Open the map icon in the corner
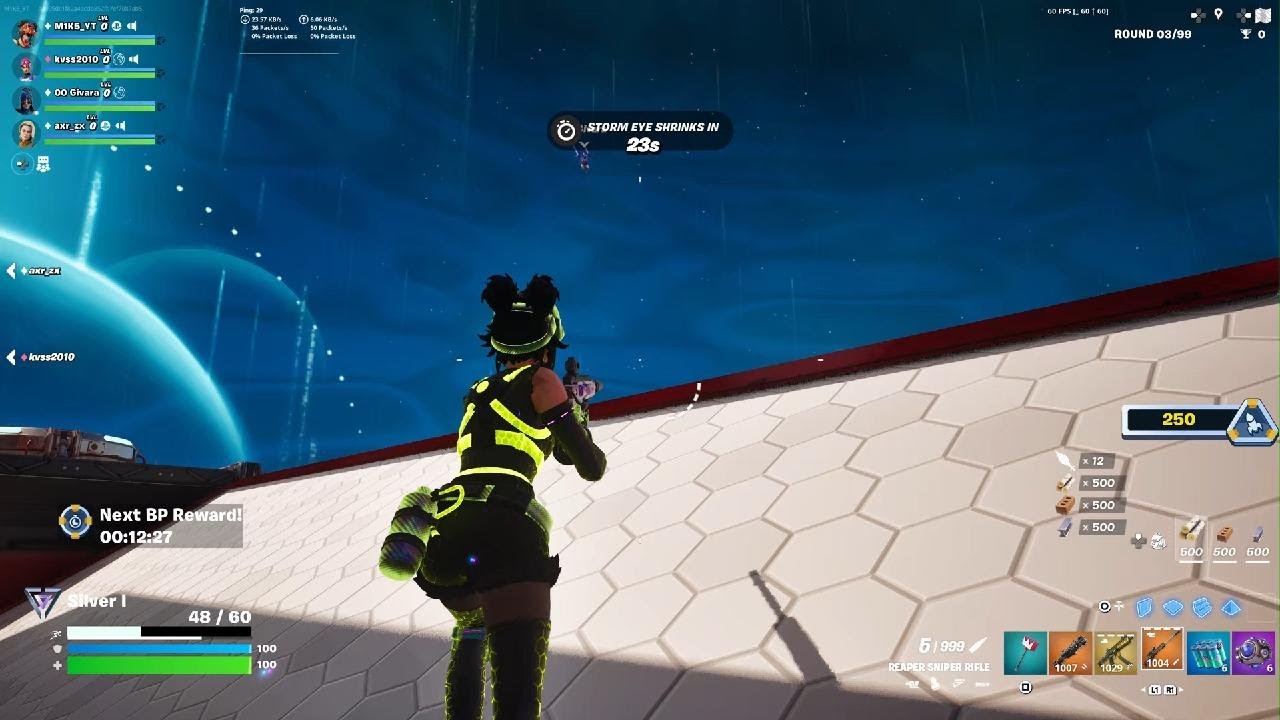The height and width of the screenshot is (720, 1280). click(x=1262, y=14)
